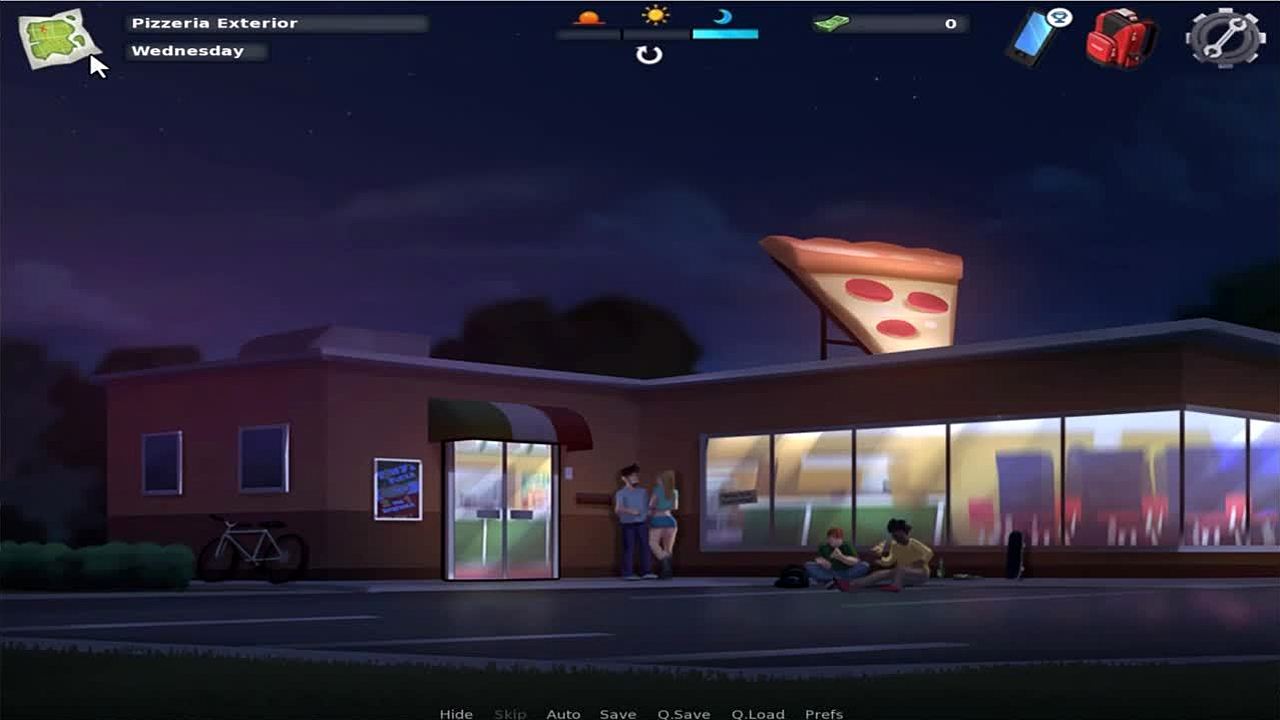
Task: Click the circular arrow time-advance button
Action: point(649,55)
